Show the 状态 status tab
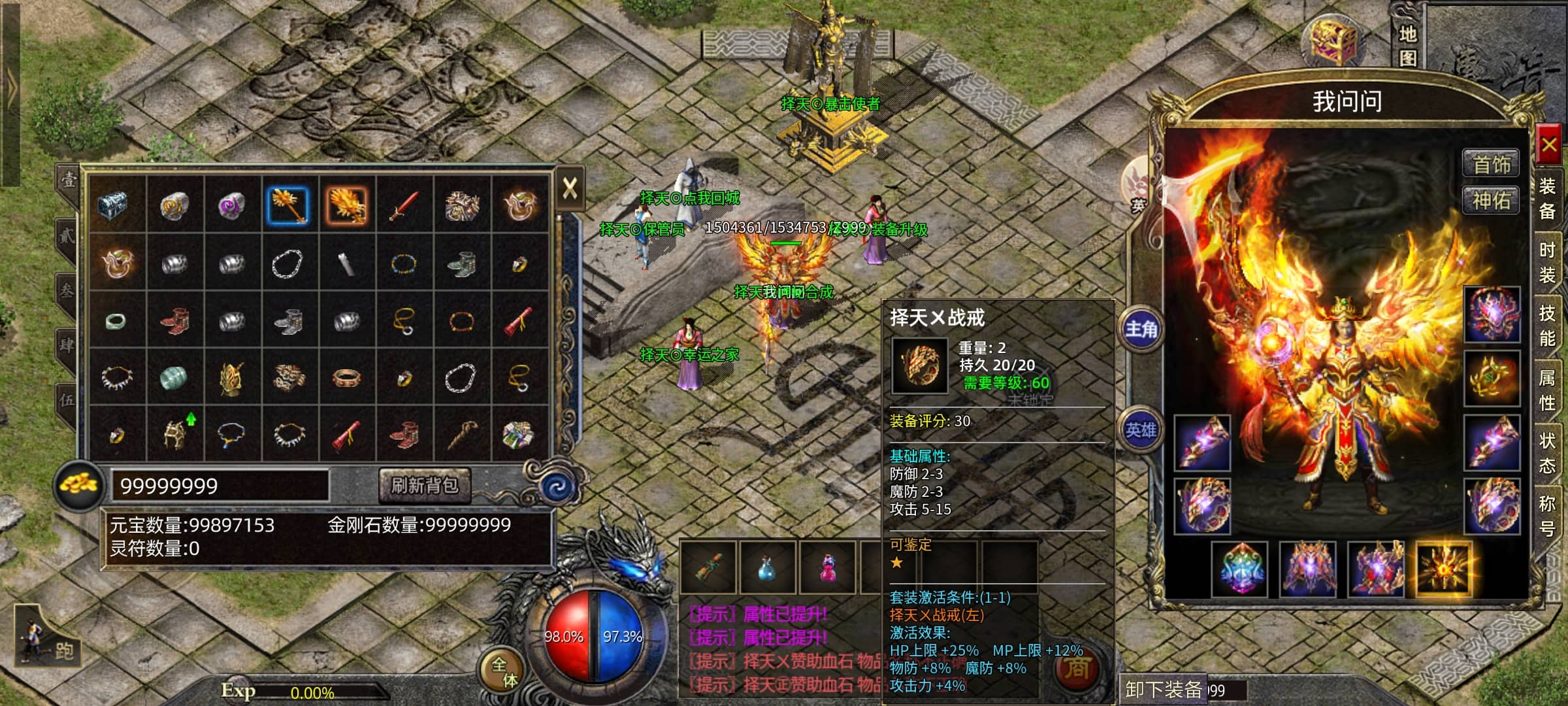Image resolution: width=1568 pixels, height=706 pixels. click(1547, 454)
